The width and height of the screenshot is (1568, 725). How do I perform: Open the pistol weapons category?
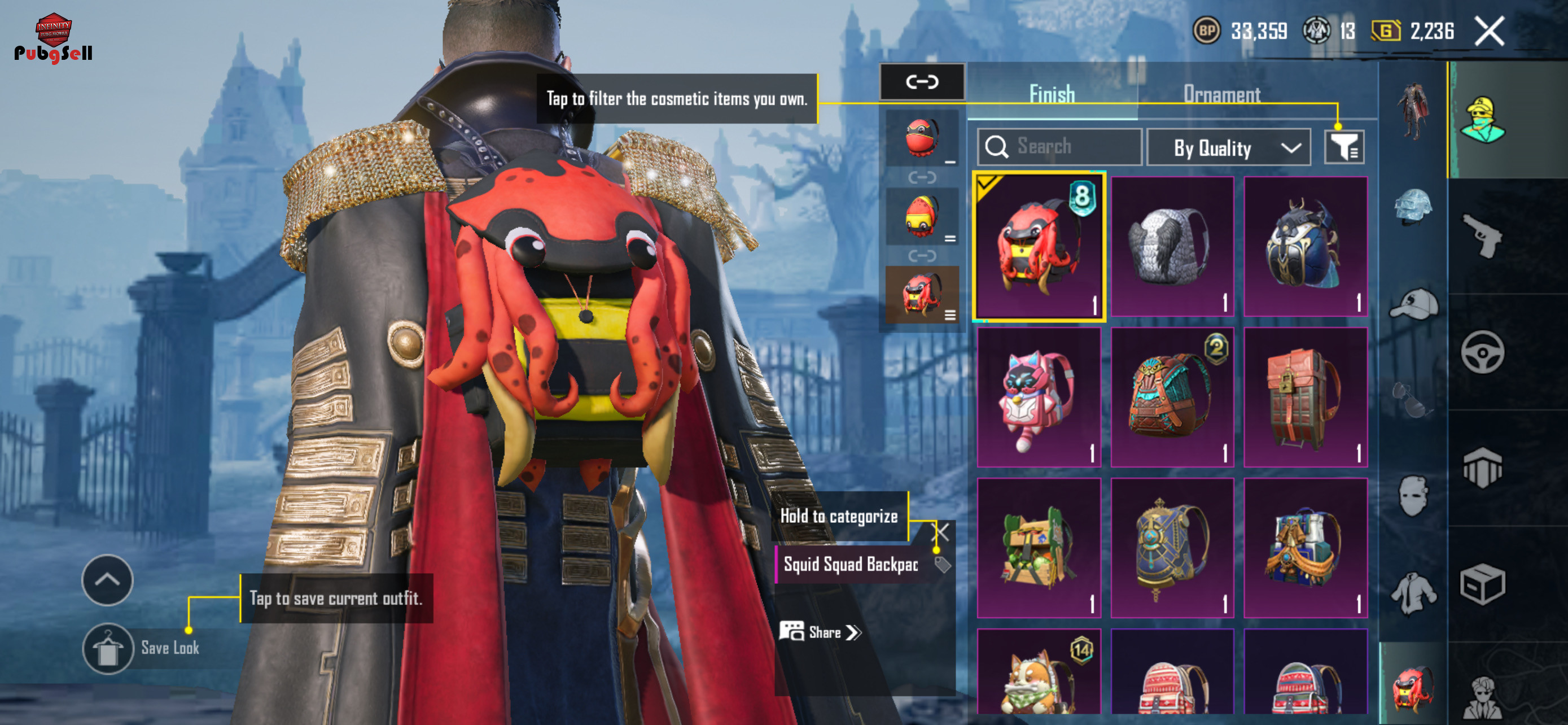[1482, 235]
